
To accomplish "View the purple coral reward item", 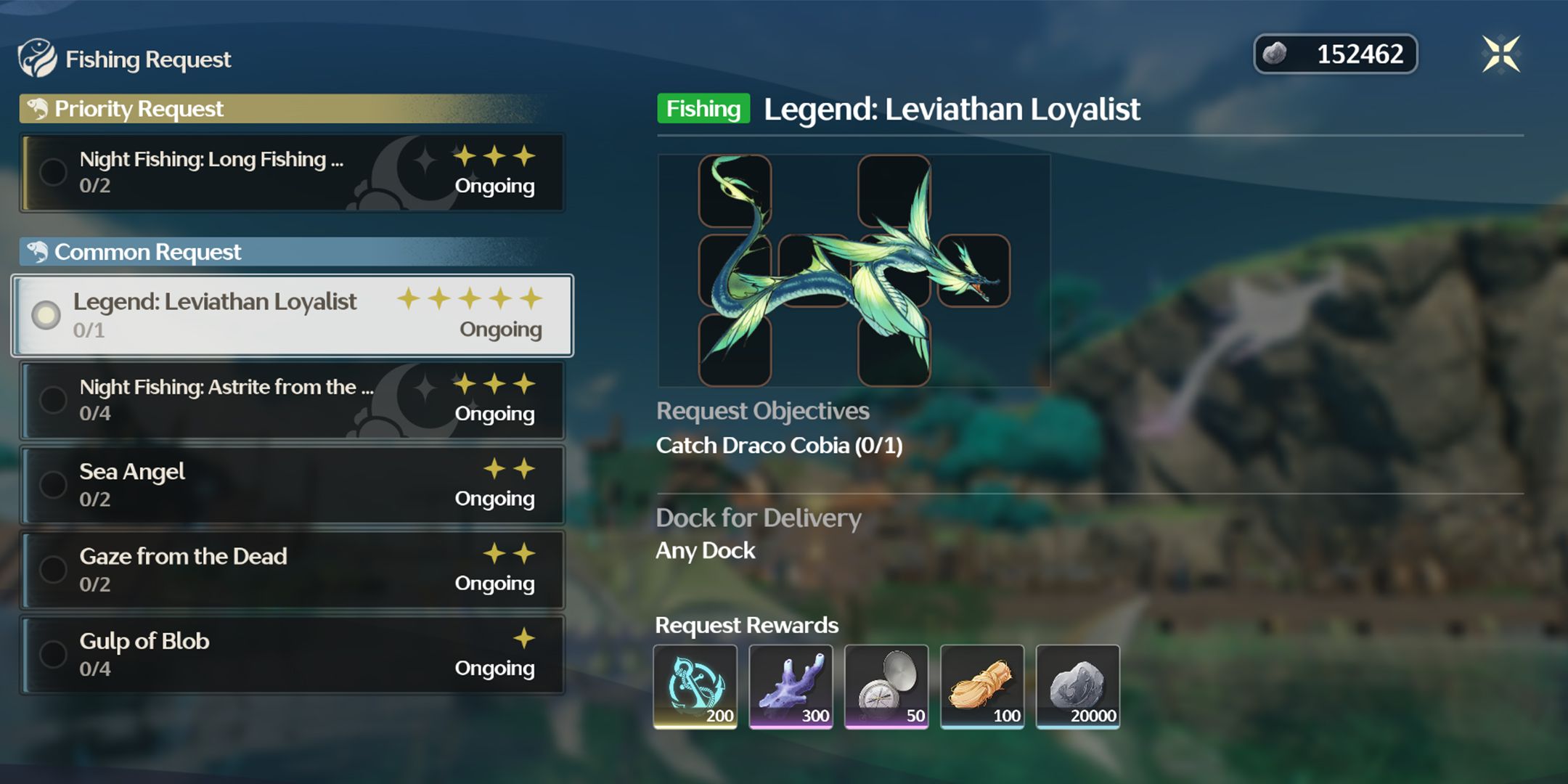I will [x=791, y=686].
